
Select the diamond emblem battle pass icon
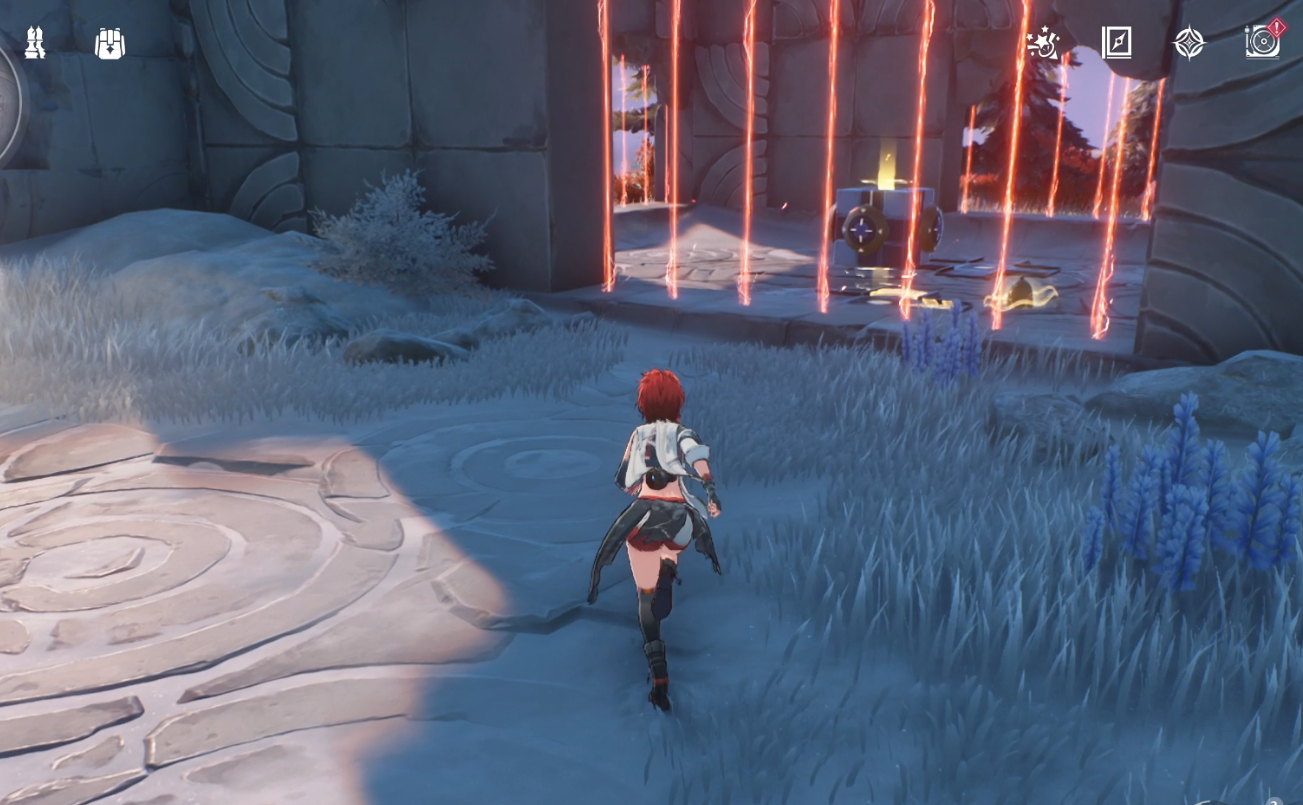tap(1189, 44)
